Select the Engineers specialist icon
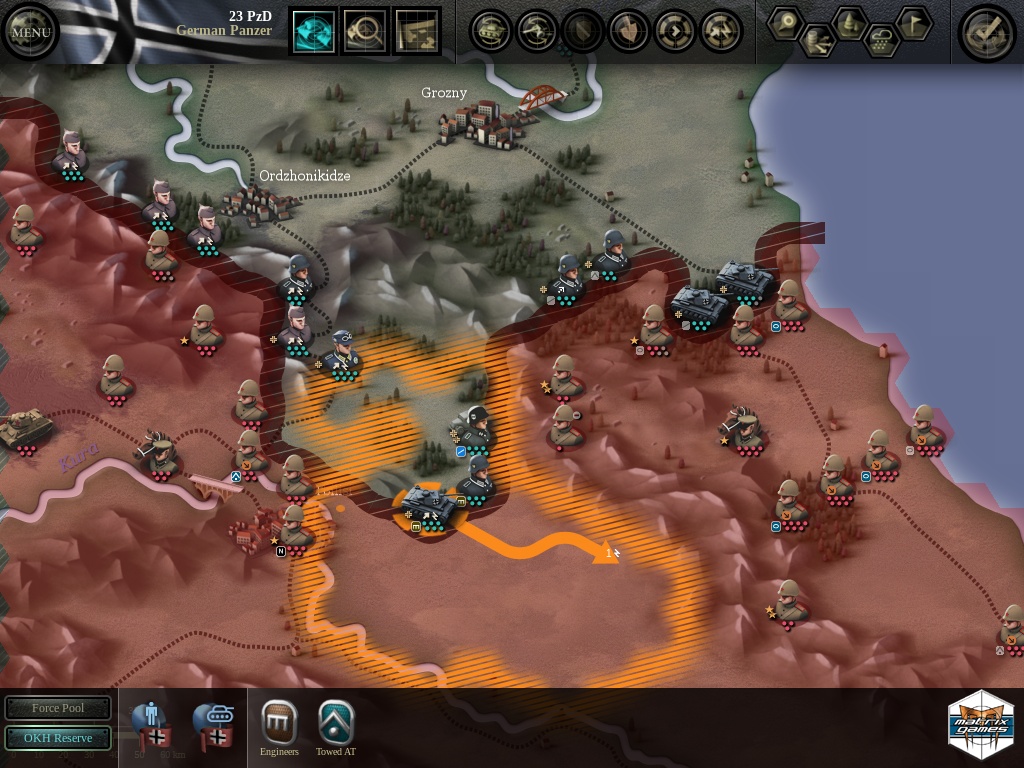The height and width of the screenshot is (768, 1024). click(279, 722)
